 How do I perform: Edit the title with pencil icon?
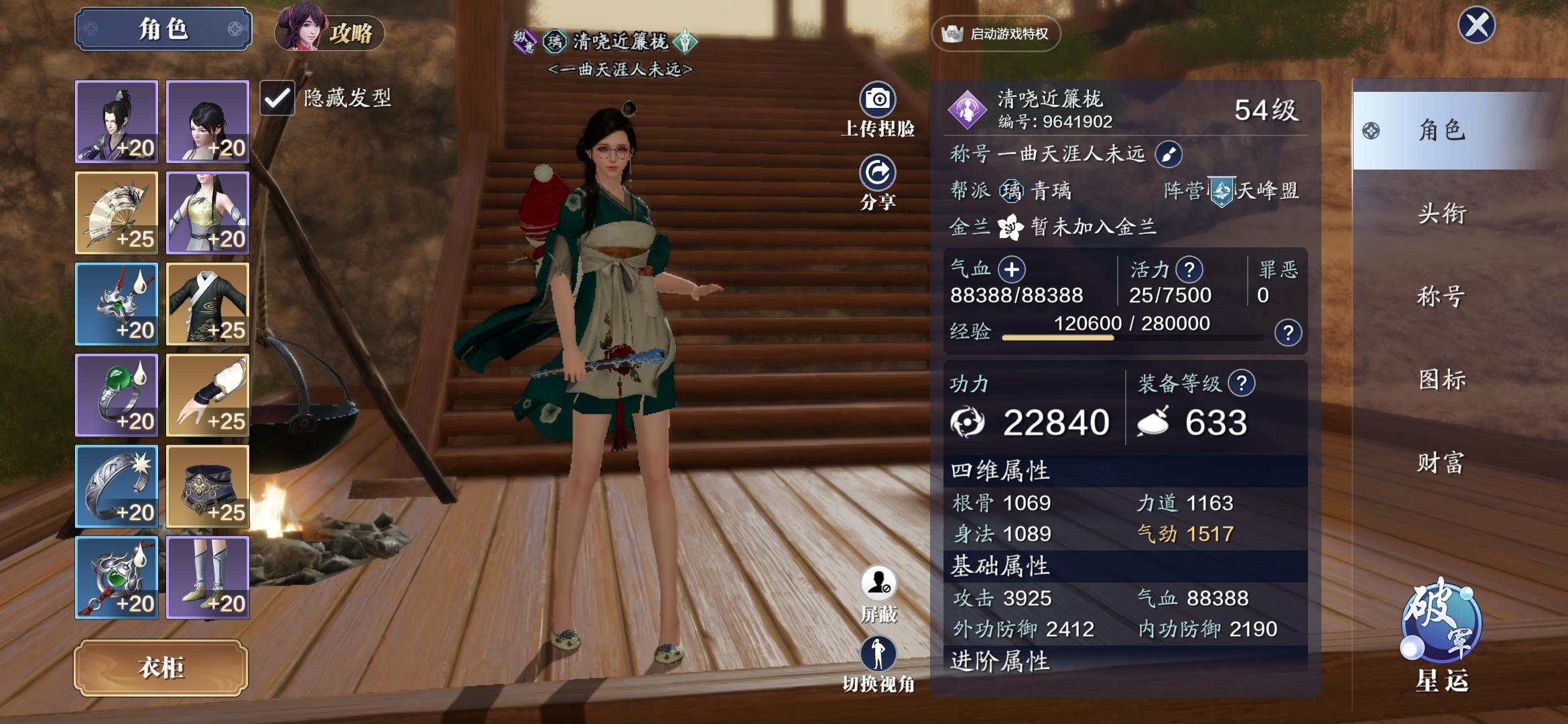click(x=1169, y=154)
